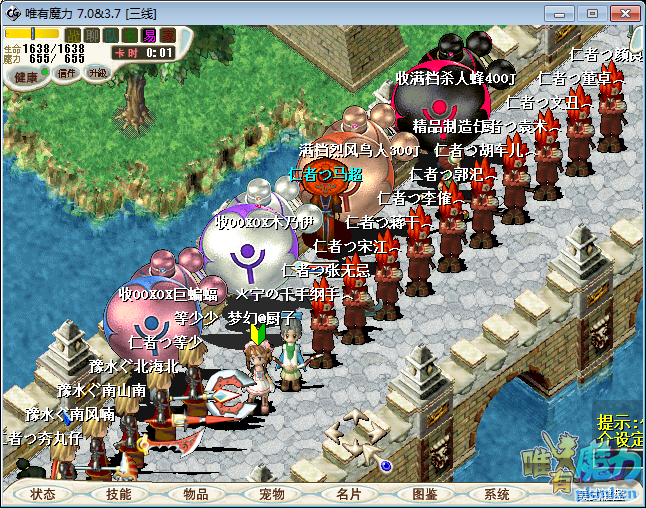Open the 系统 (System) menu
646x508 pixels.
pos(497,494)
